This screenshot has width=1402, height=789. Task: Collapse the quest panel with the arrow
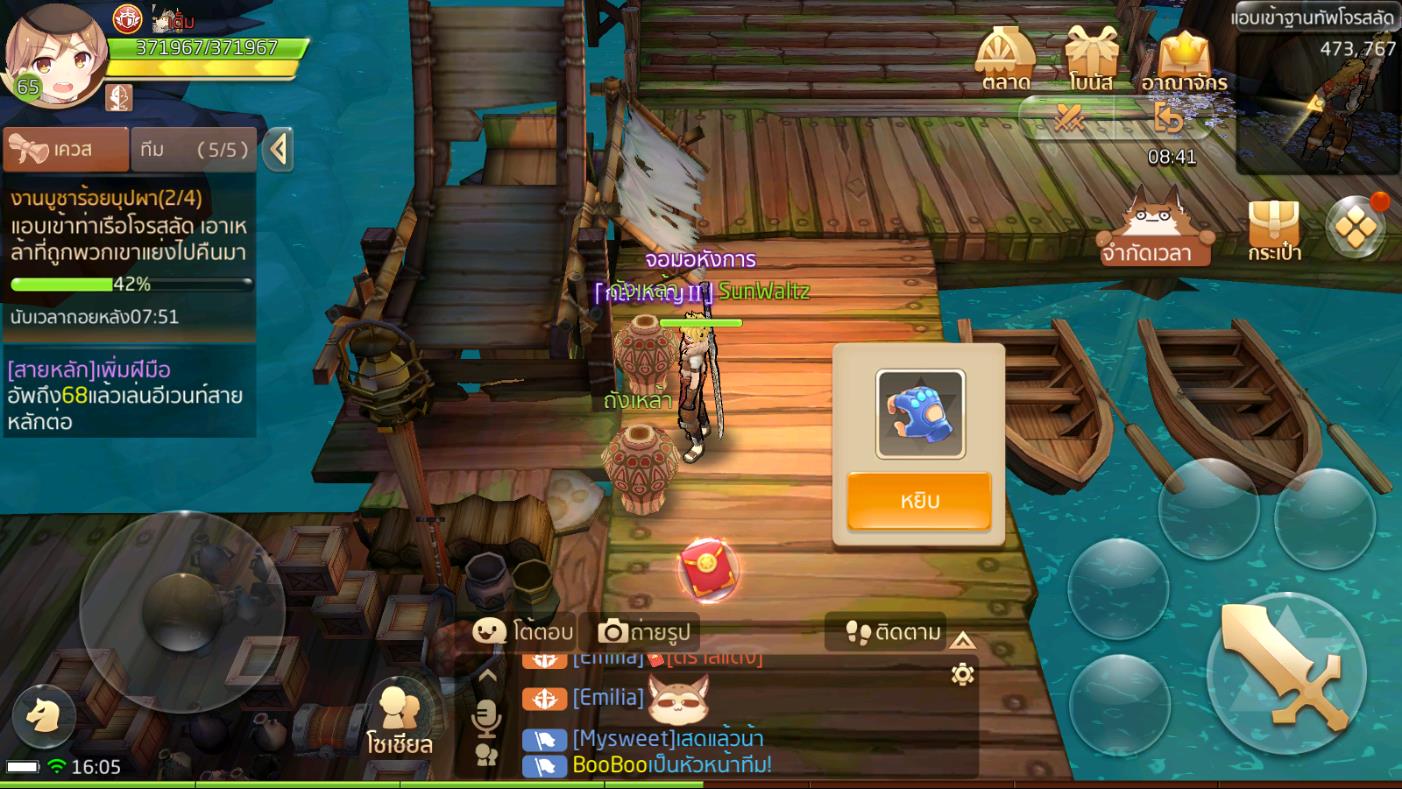278,150
